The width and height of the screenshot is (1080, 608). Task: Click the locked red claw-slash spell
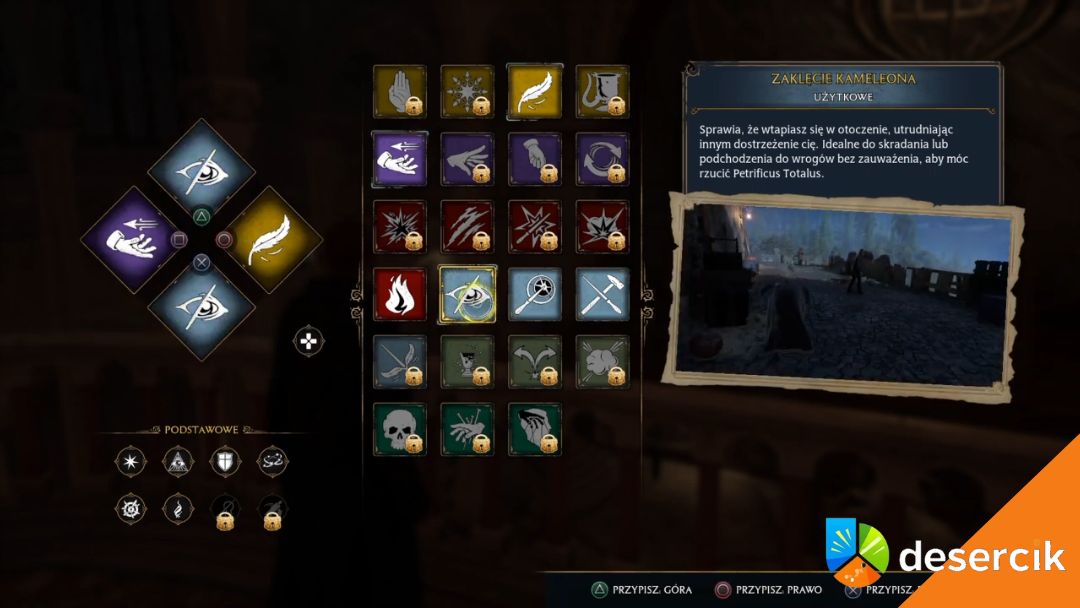click(x=467, y=226)
